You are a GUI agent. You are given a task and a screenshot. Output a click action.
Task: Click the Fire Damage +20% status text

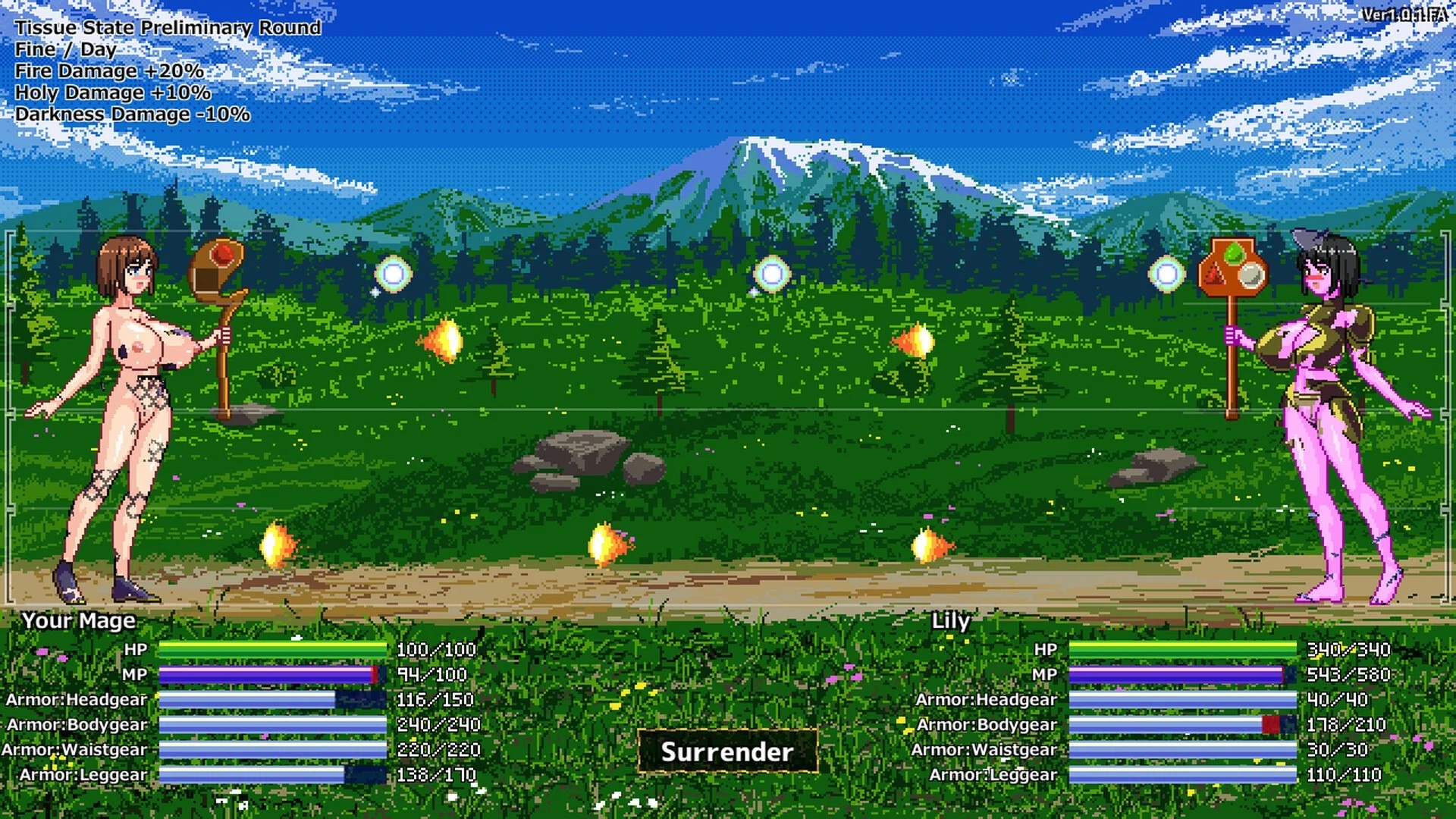coord(110,71)
